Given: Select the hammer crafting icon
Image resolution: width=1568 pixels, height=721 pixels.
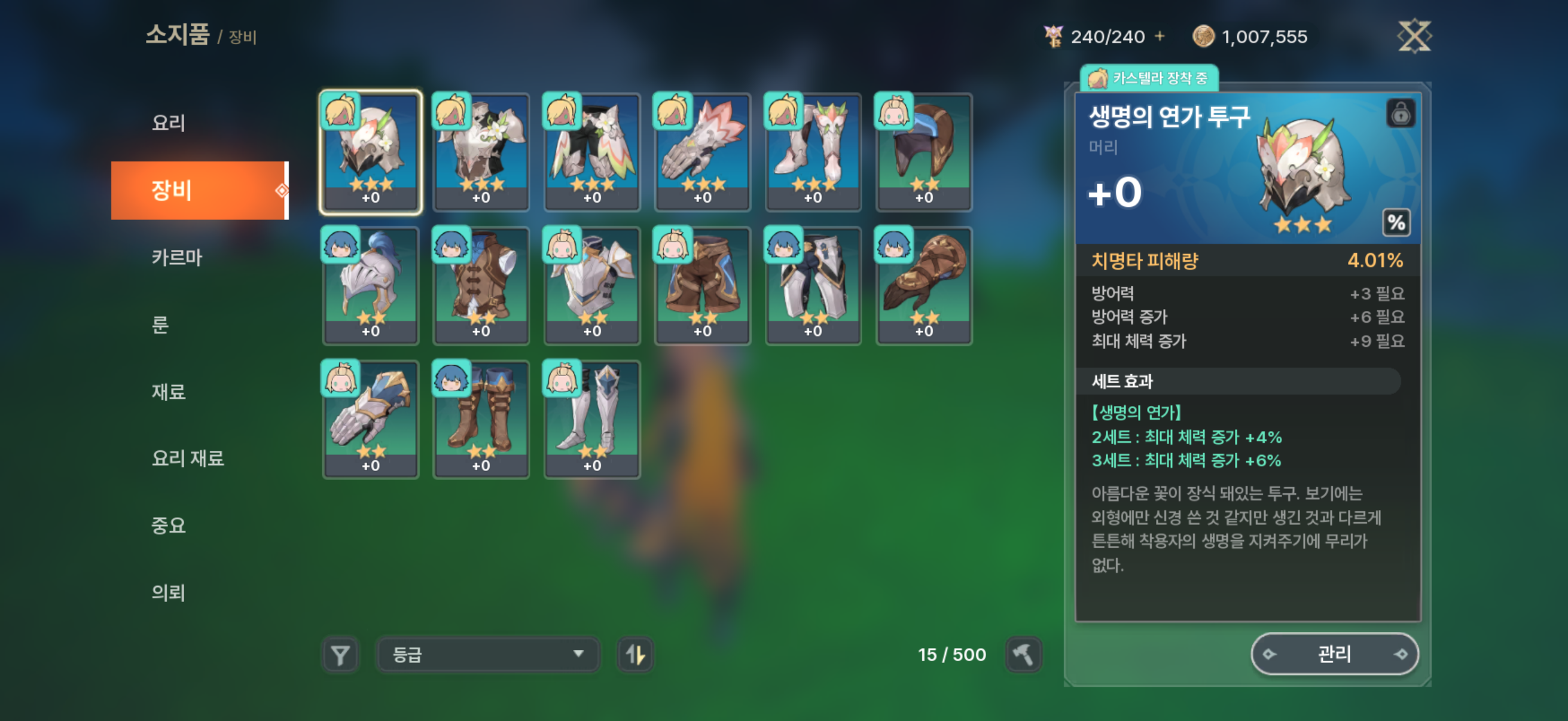Looking at the screenshot, I should 1024,655.
